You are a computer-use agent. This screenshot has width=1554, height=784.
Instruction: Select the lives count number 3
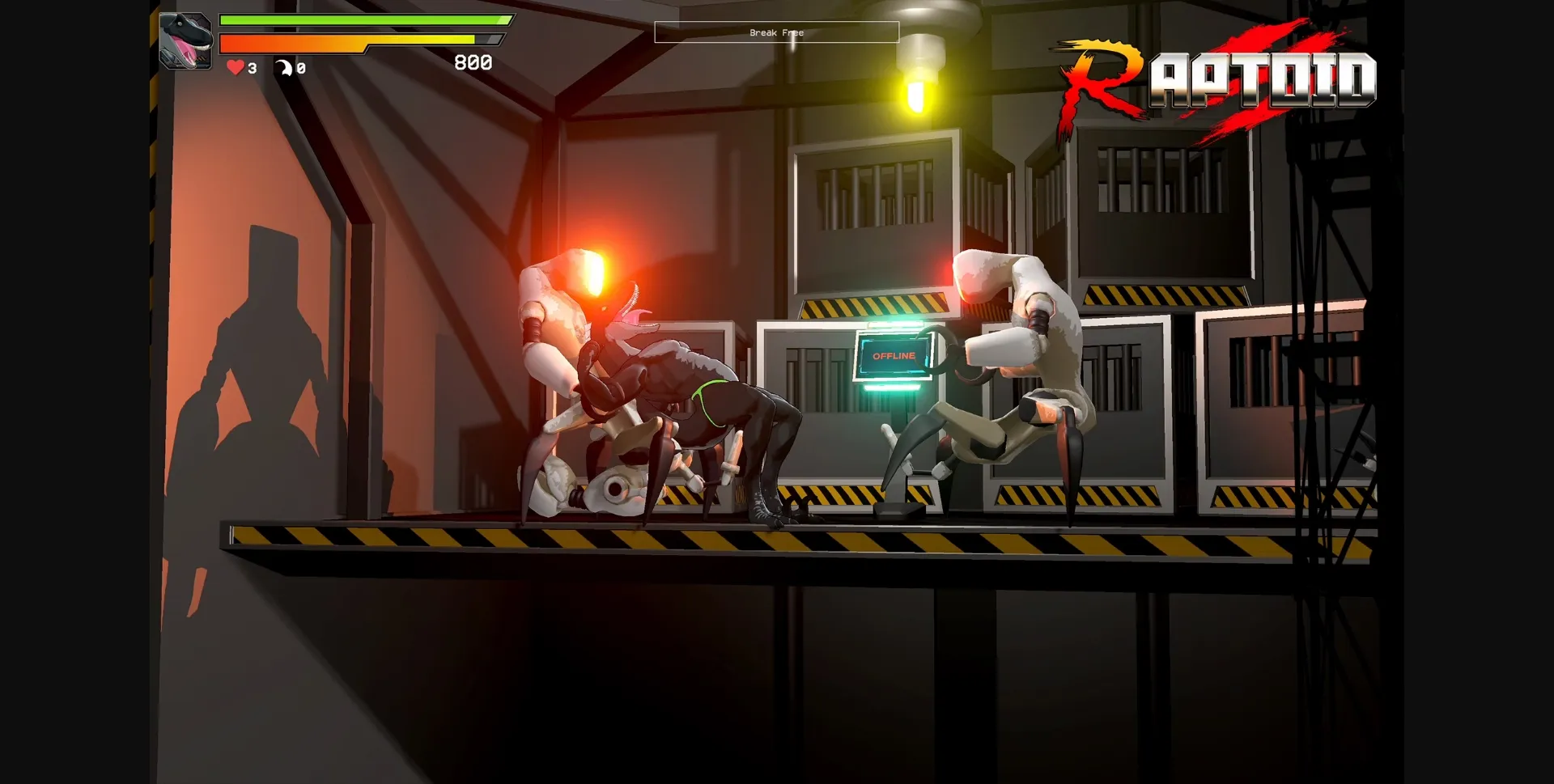click(x=251, y=69)
